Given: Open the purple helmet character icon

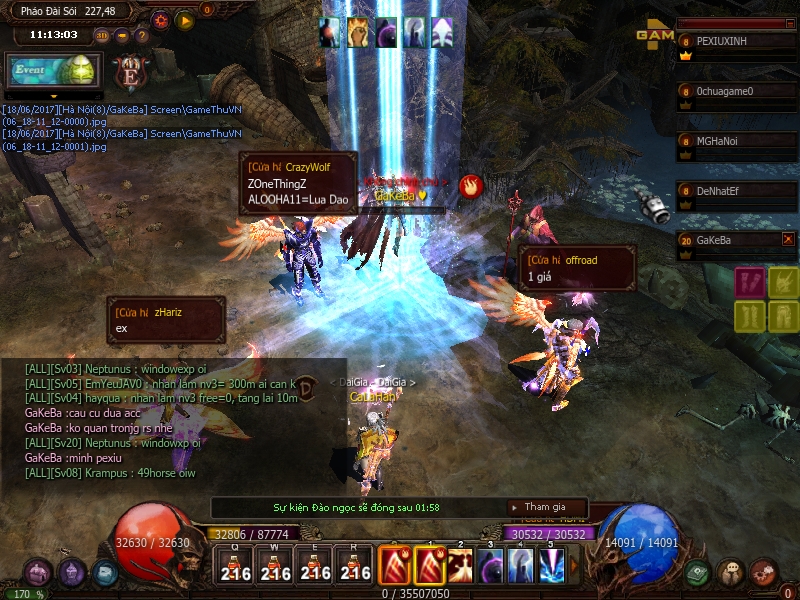Looking at the screenshot, I should coord(71,573).
